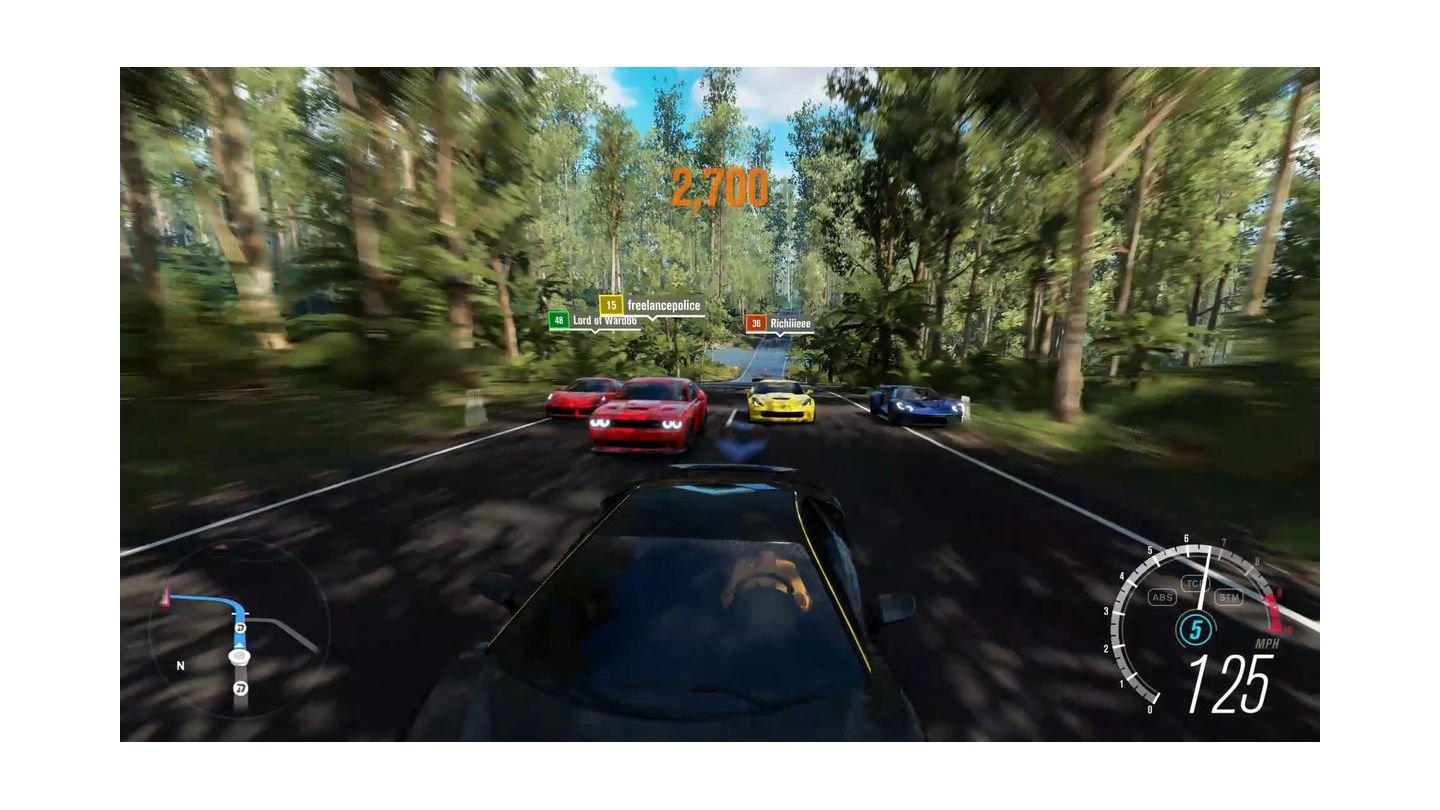Click the STM stability control indicator

click(1229, 598)
